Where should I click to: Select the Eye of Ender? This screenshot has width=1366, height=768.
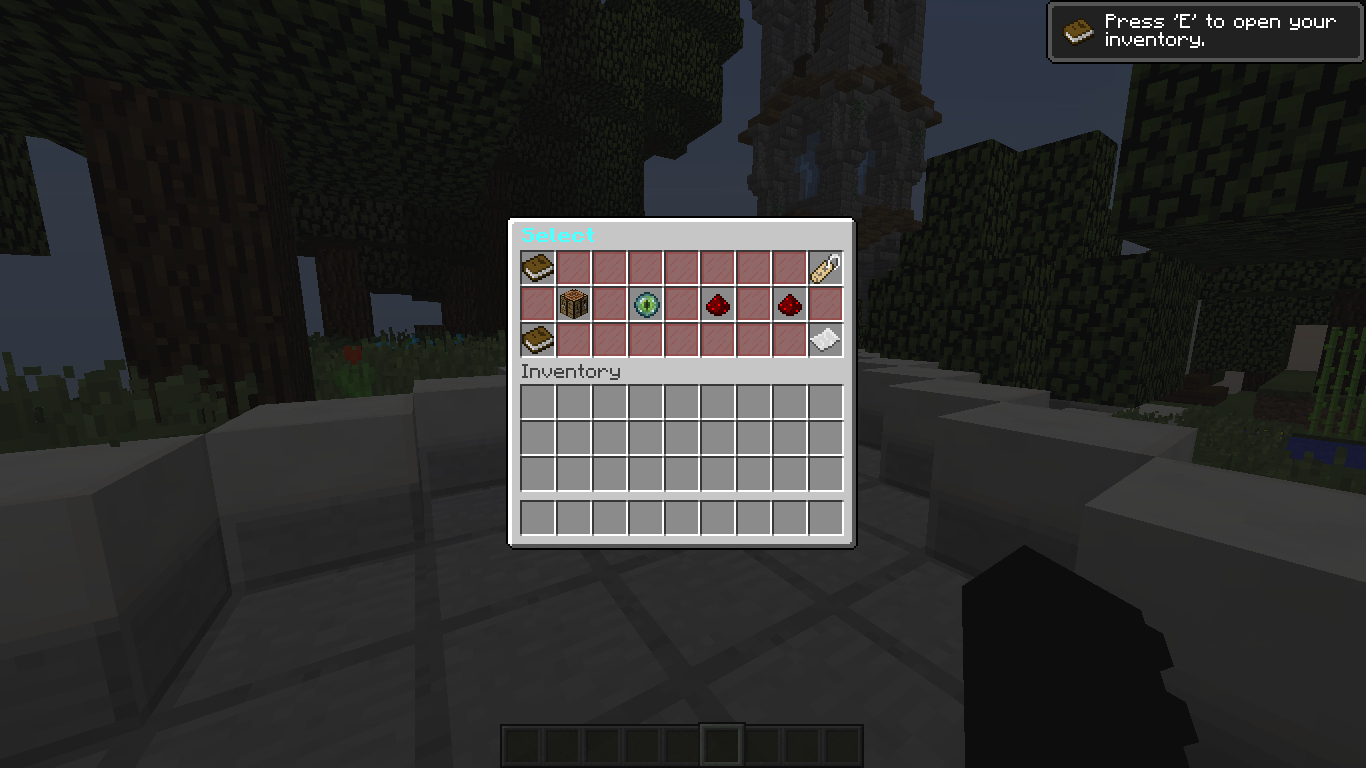(645, 304)
